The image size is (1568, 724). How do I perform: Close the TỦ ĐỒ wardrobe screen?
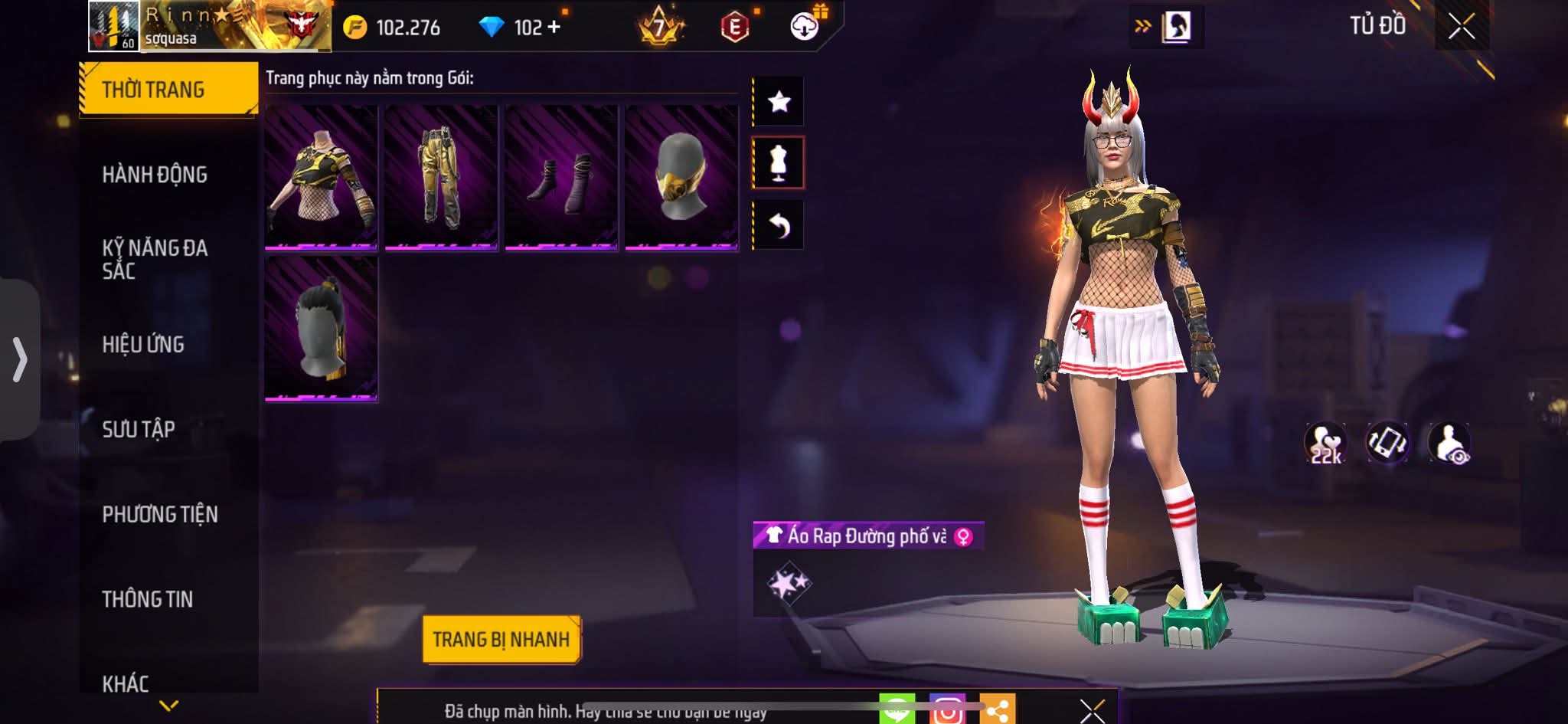[1461, 26]
